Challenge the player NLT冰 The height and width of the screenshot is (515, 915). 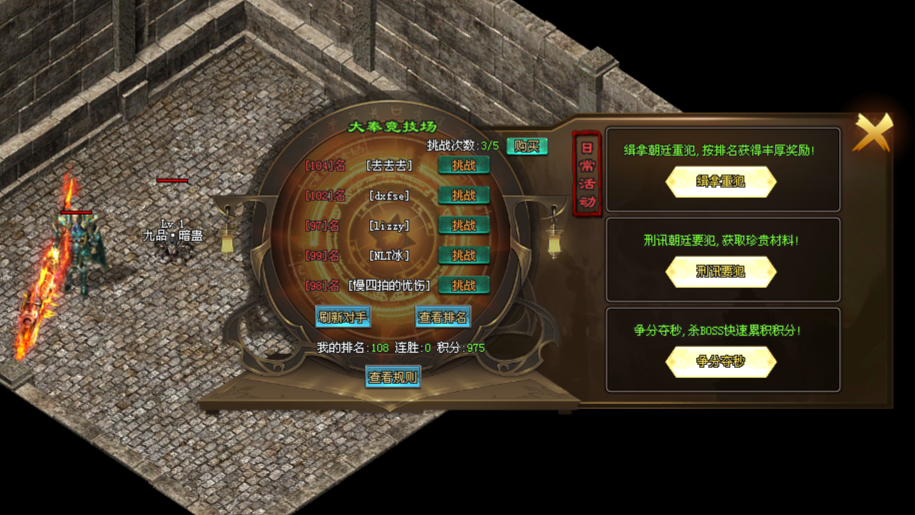[x=464, y=256]
